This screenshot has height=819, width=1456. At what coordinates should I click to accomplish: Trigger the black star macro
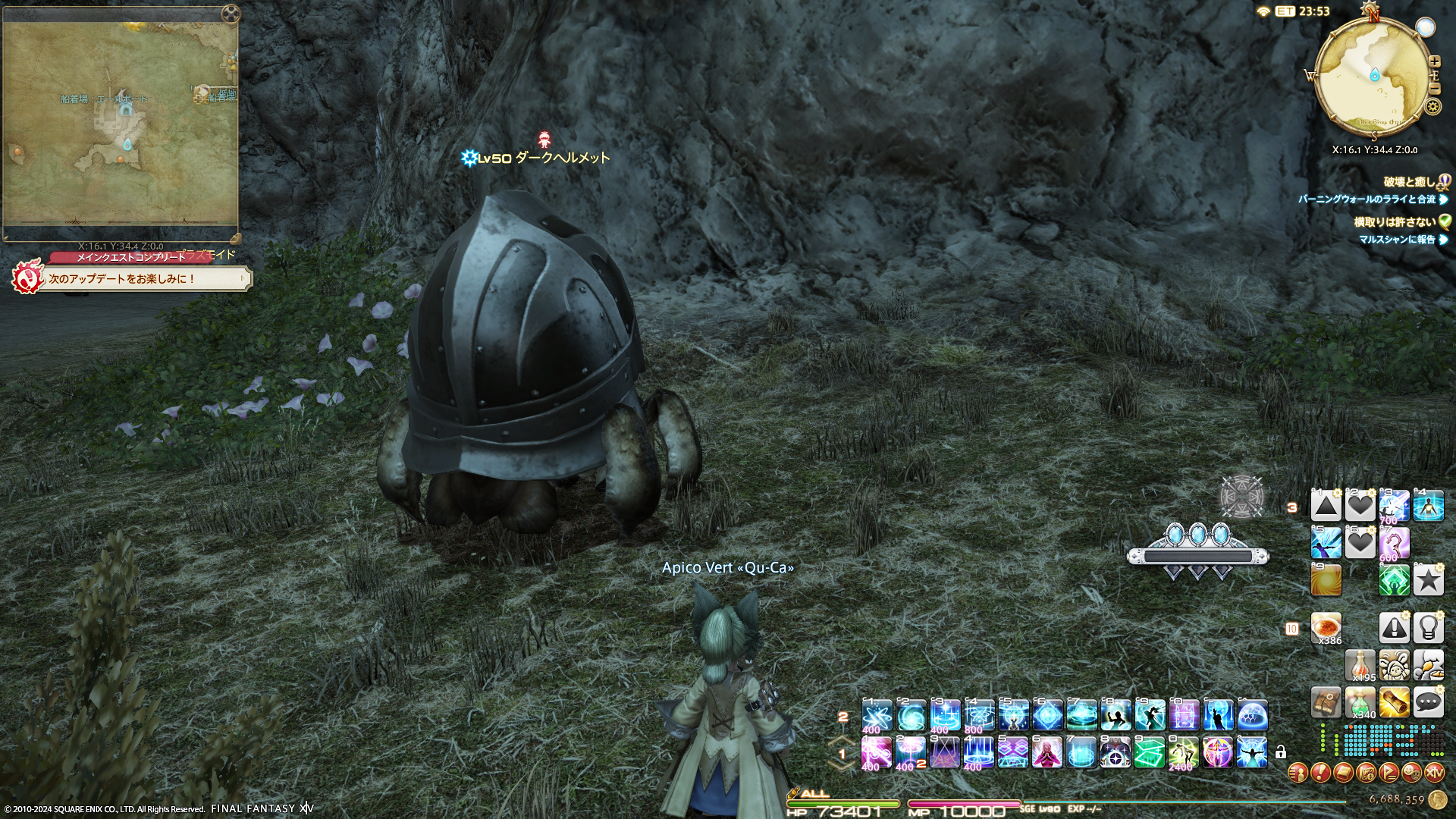coord(1428,580)
